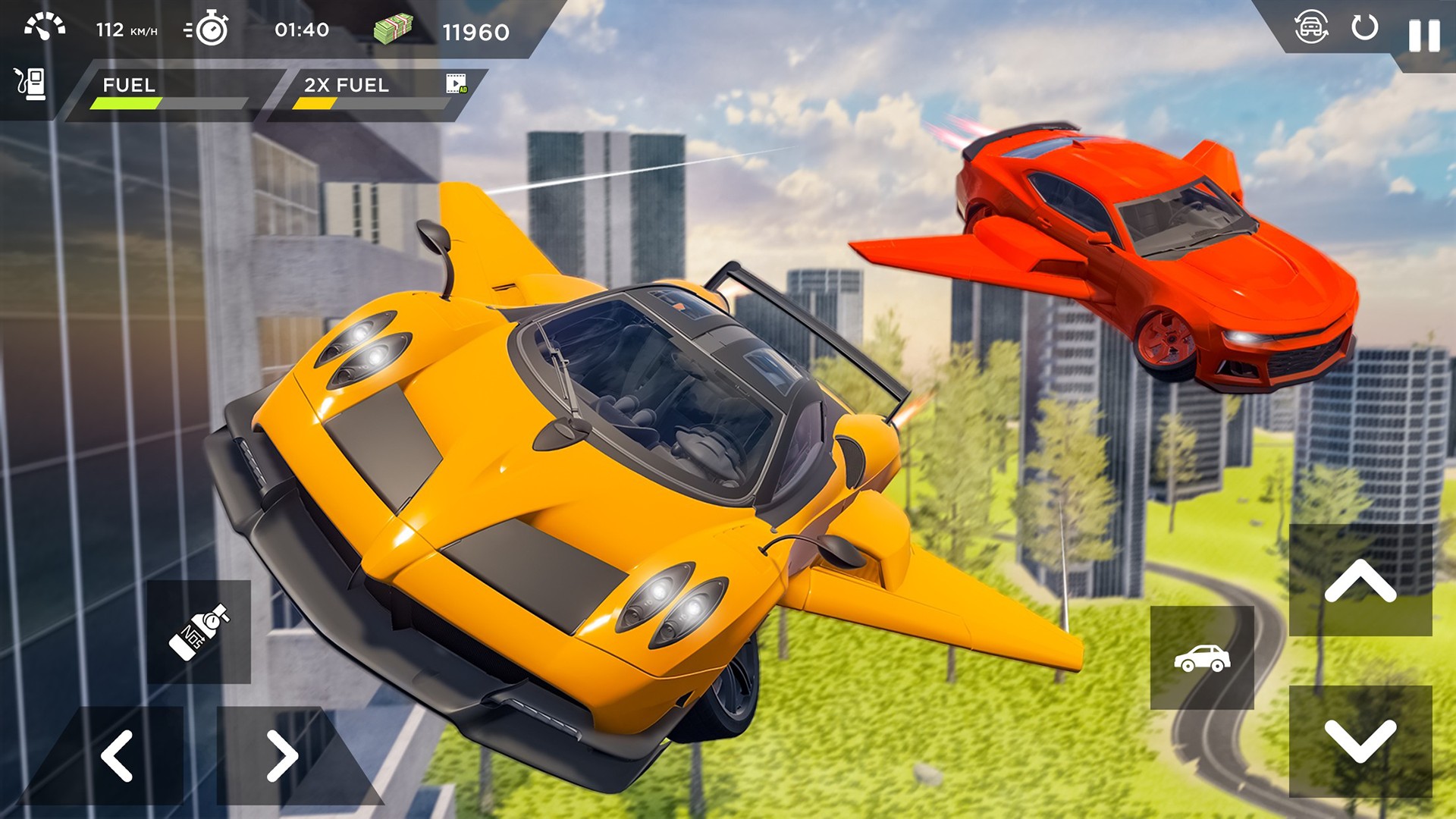Toggle car driving mode with the car button
This screenshot has width=1456, height=819.
click(x=1203, y=658)
